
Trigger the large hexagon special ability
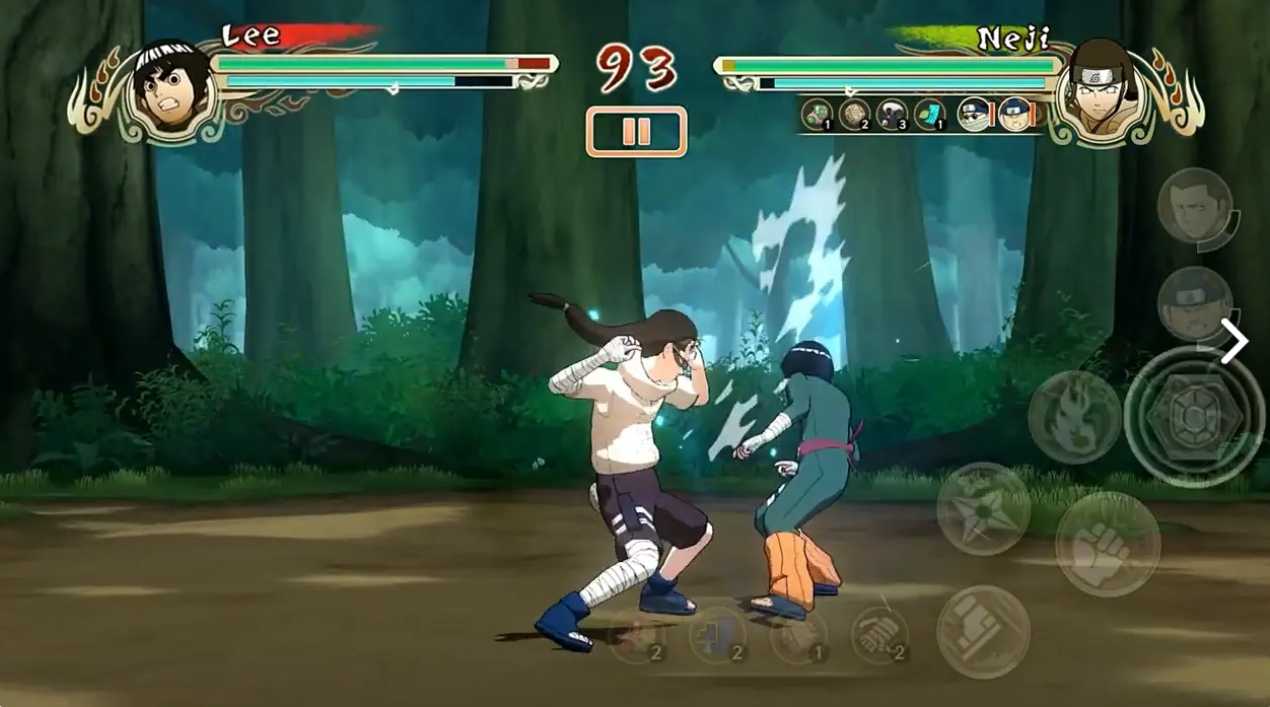click(1193, 416)
